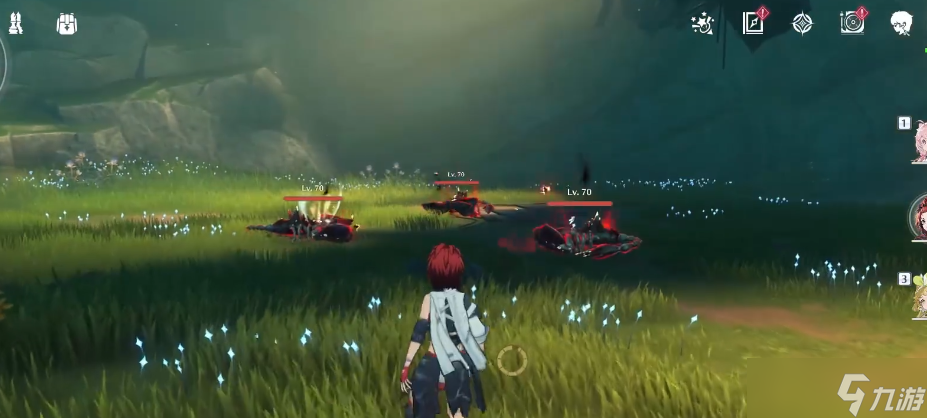Open the shooting stars wish menu
The image size is (927, 418).
(702, 23)
